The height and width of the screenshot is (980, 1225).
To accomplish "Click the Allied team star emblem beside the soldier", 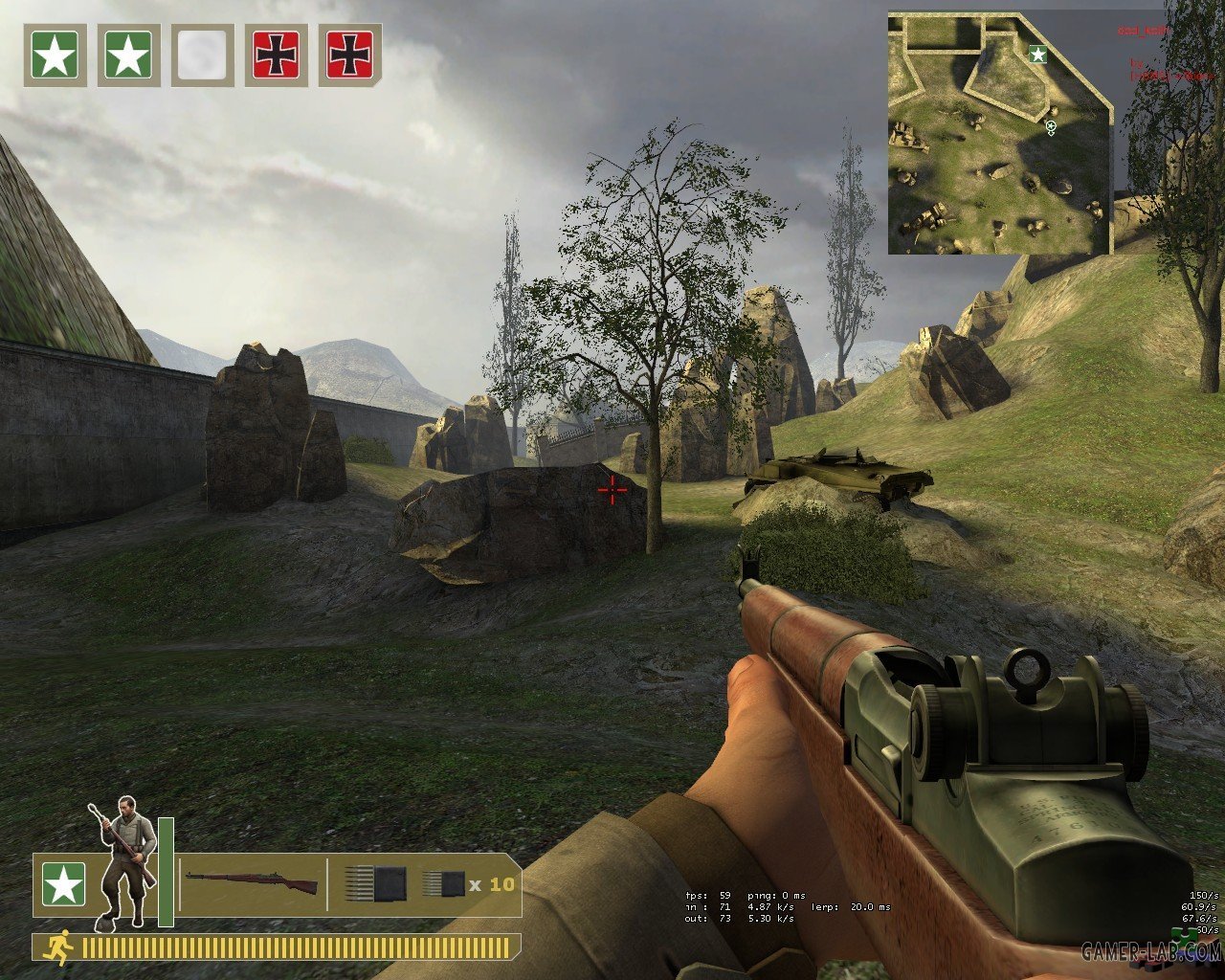I will tap(63, 884).
